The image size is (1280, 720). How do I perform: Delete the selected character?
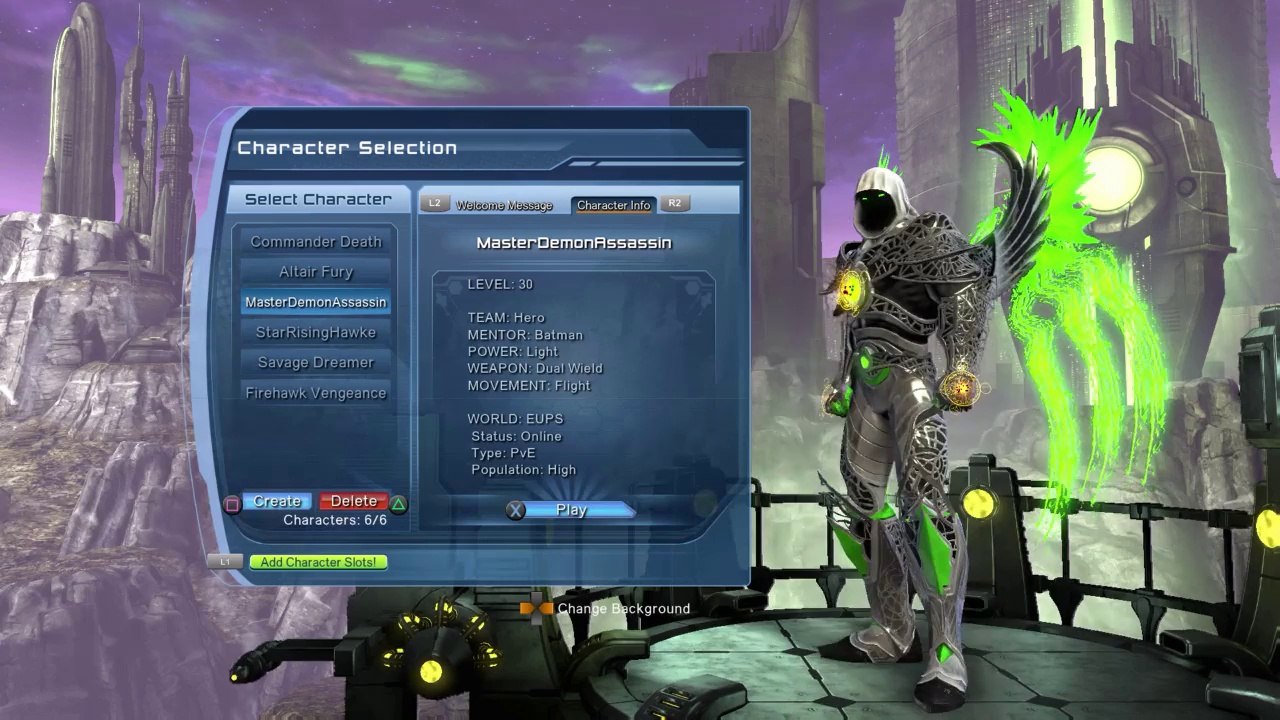pos(354,501)
